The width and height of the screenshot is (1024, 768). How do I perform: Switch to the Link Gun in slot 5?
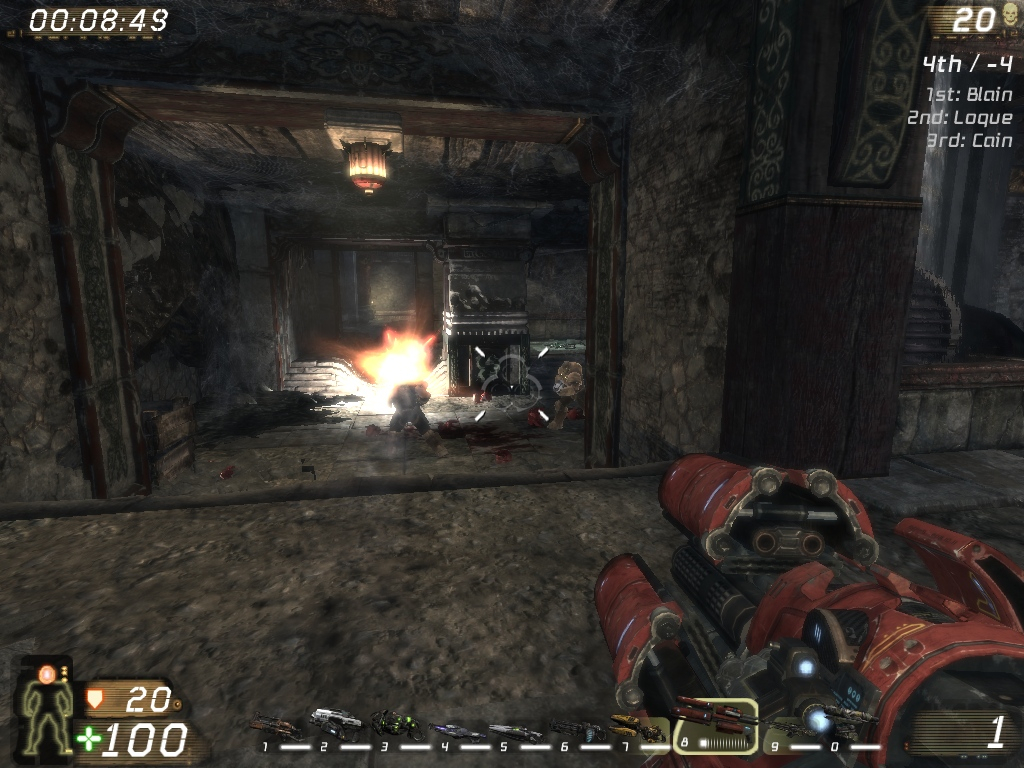click(515, 731)
